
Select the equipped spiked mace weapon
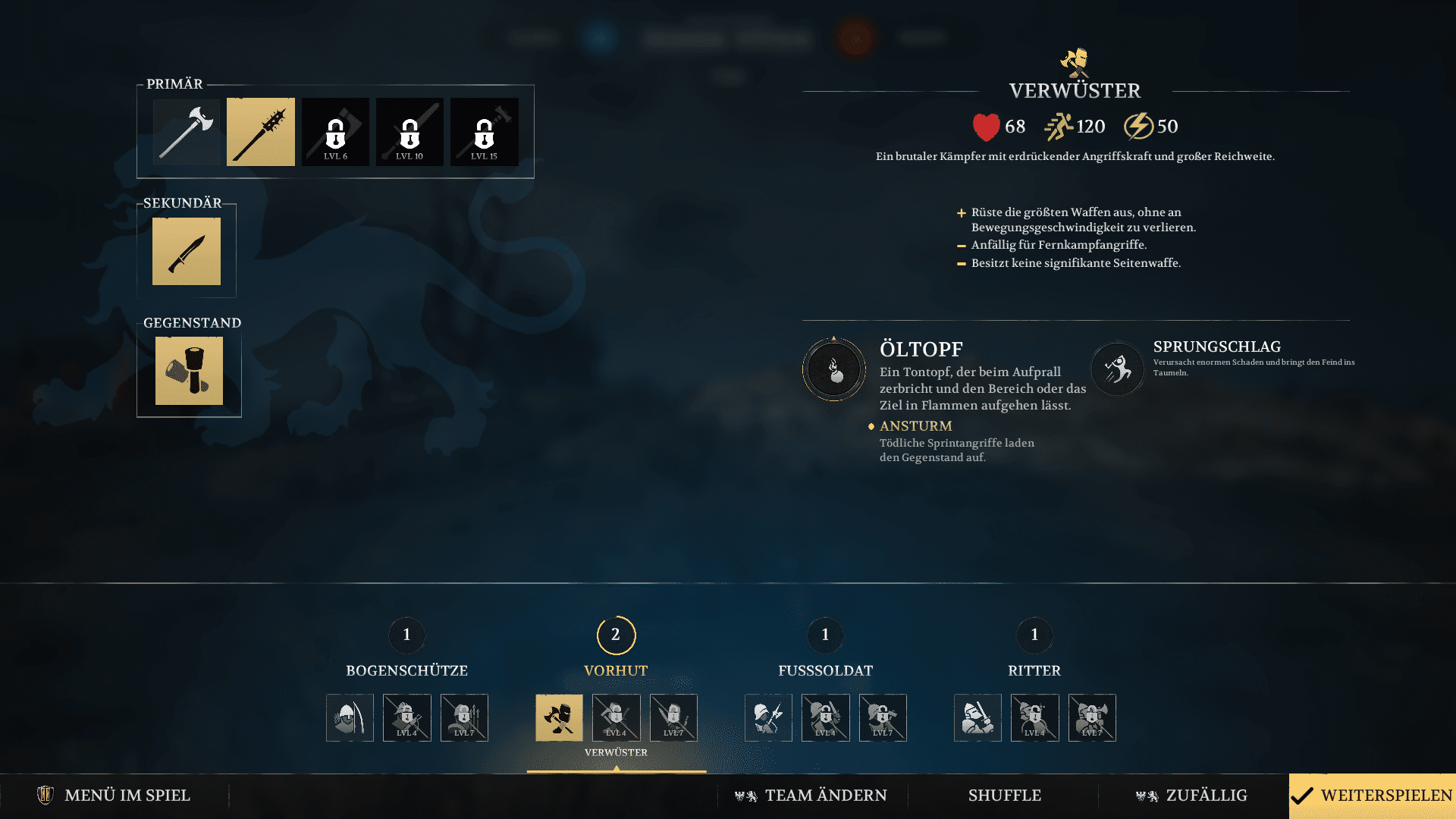tap(260, 131)
